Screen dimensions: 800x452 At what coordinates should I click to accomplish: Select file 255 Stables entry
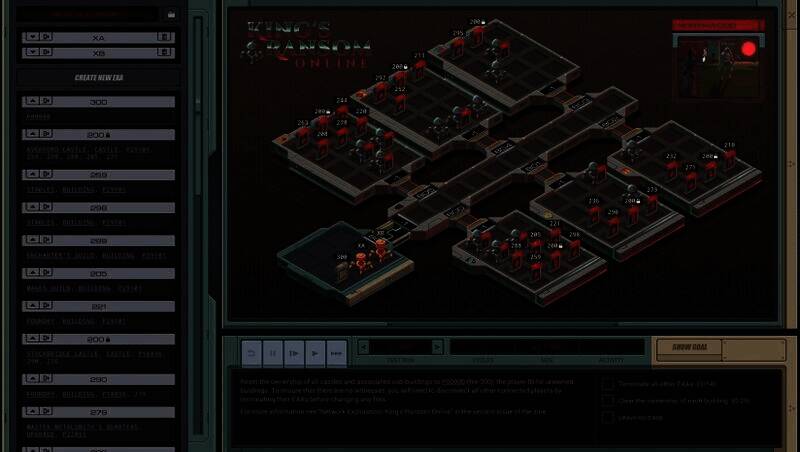pos(98,175)
